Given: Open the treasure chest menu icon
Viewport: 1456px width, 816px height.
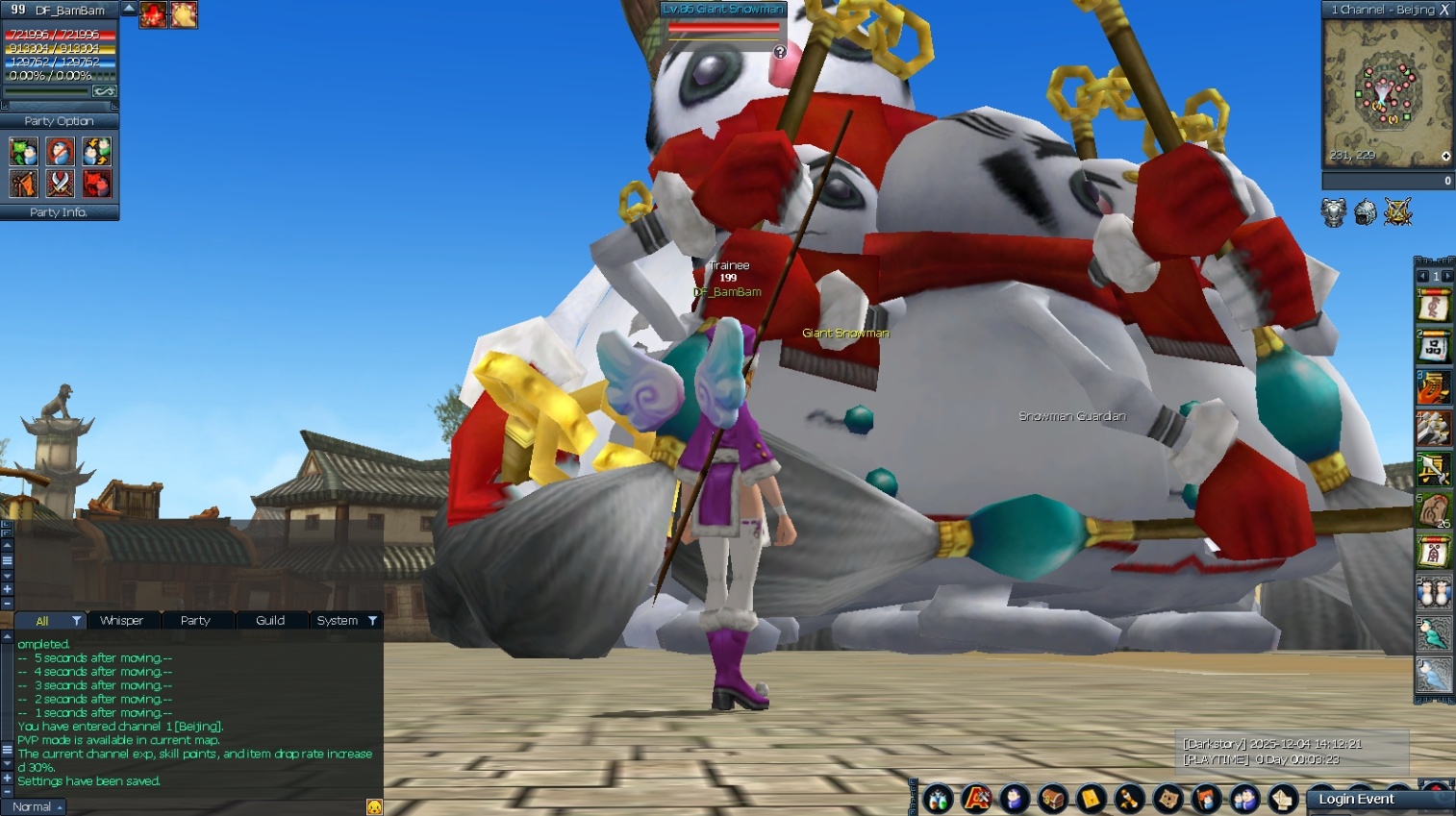Looking at the screenshot, I should pyautogui.click(x=1053, y=799).
